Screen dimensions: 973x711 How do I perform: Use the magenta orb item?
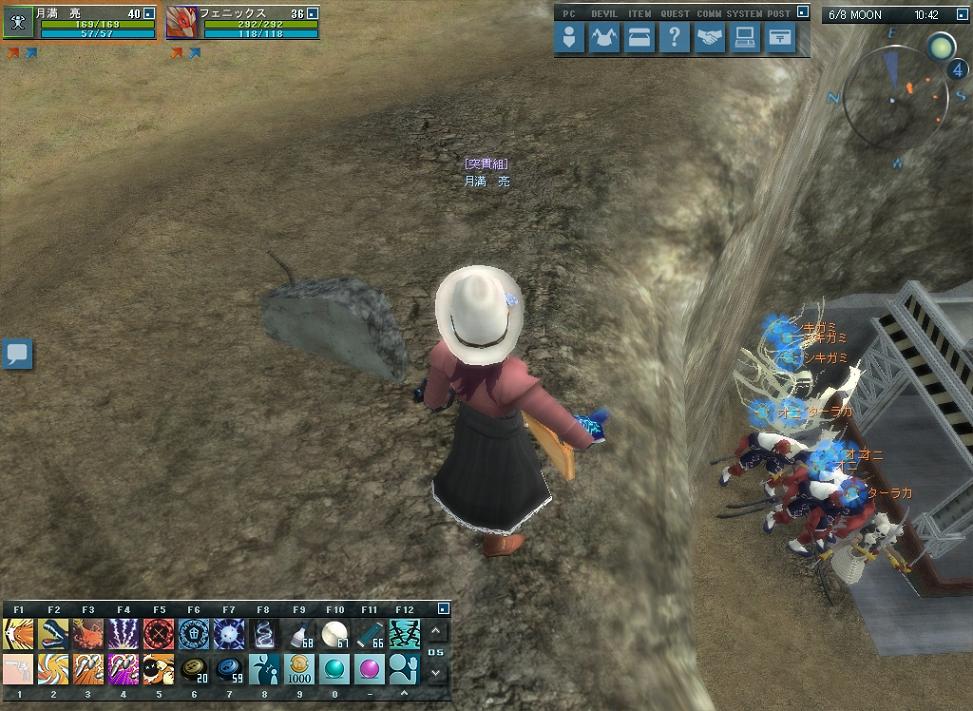tap(370, 668)
